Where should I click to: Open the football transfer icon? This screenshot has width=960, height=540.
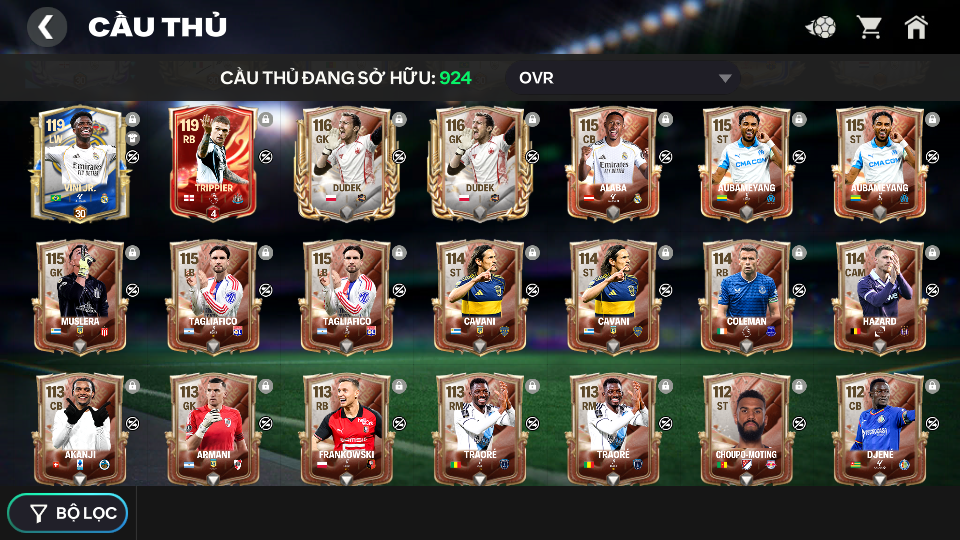tap(822, 27)
